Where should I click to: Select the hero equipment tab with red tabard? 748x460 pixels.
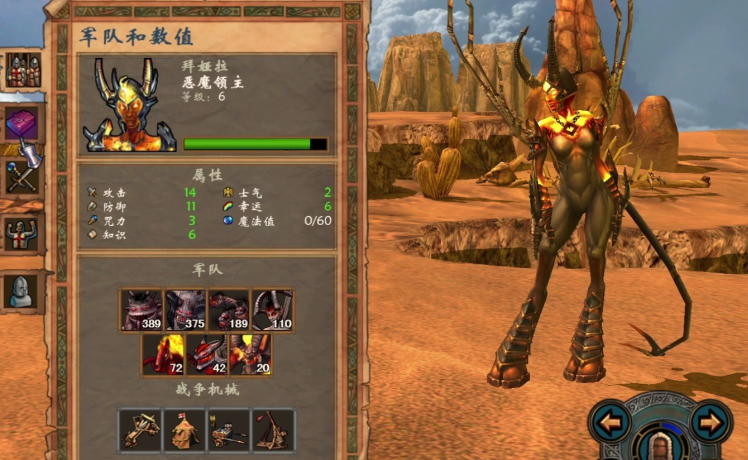[x=22, y=235]
